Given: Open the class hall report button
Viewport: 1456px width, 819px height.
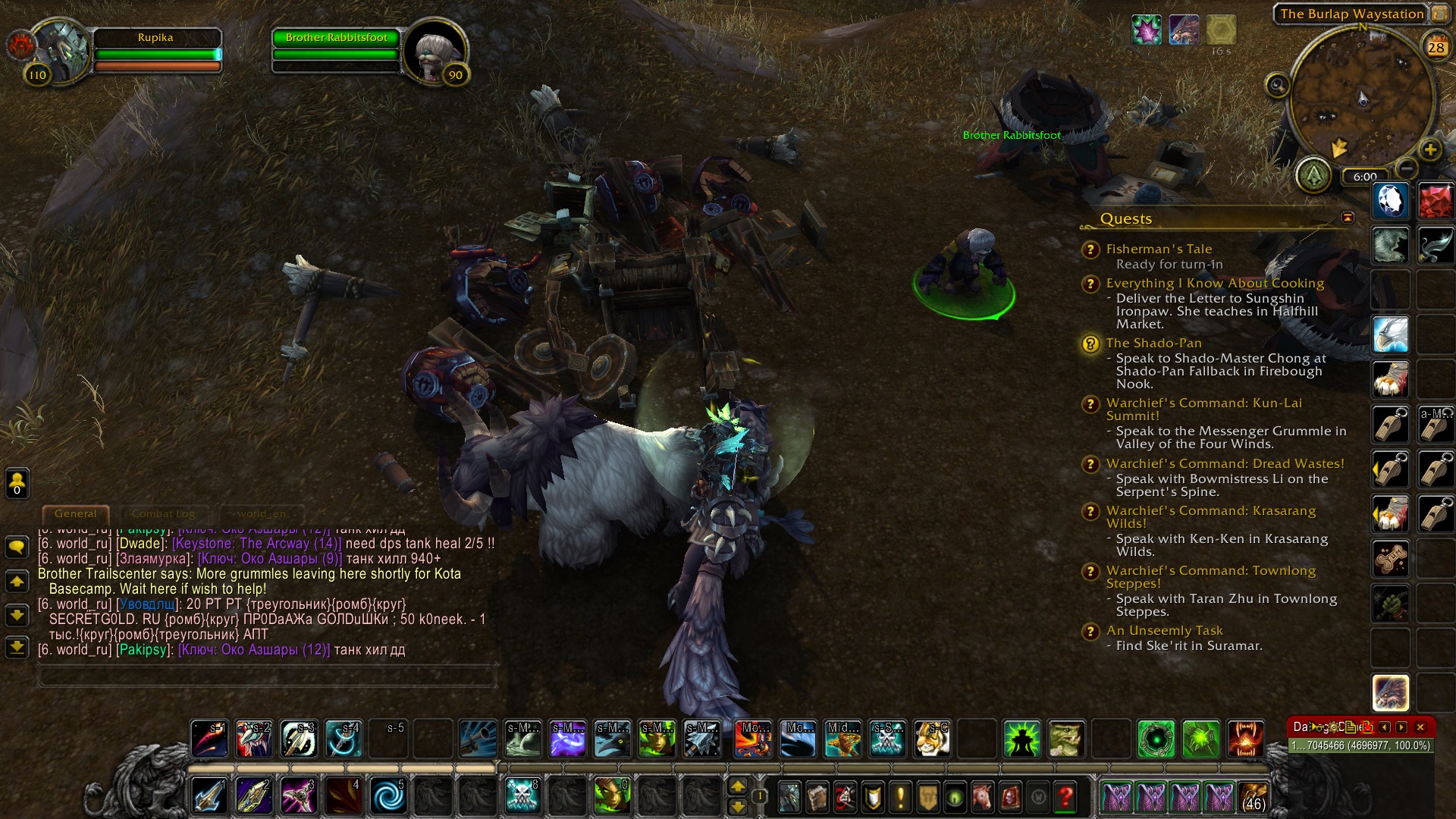Looking at the screenshot, I should (1313, 176).
